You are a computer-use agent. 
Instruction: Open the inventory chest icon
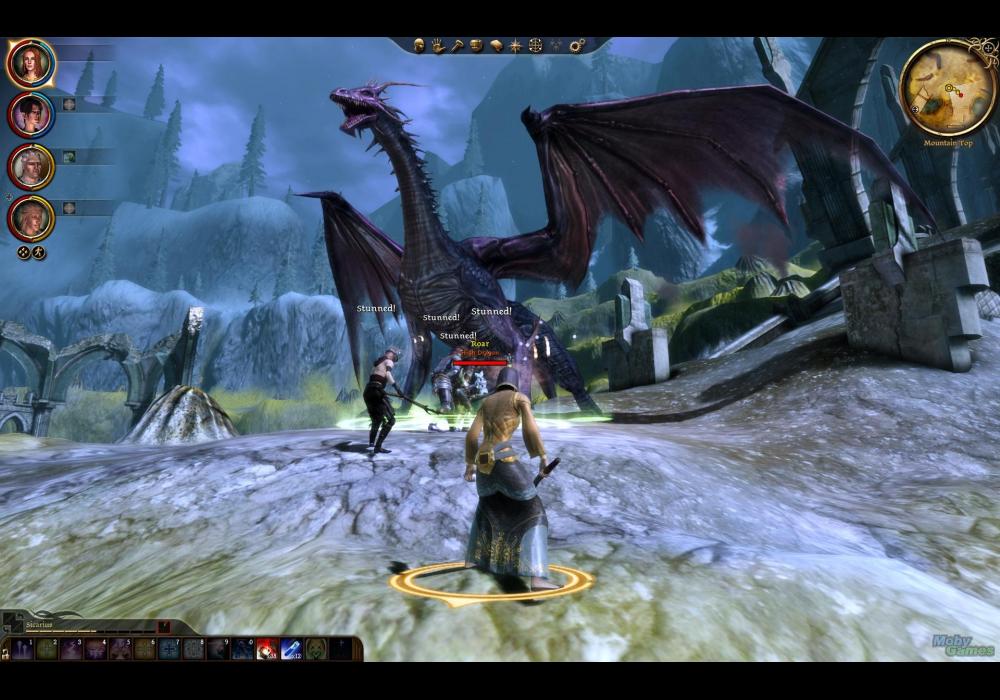pyautogui.click(x=476, y=46)
